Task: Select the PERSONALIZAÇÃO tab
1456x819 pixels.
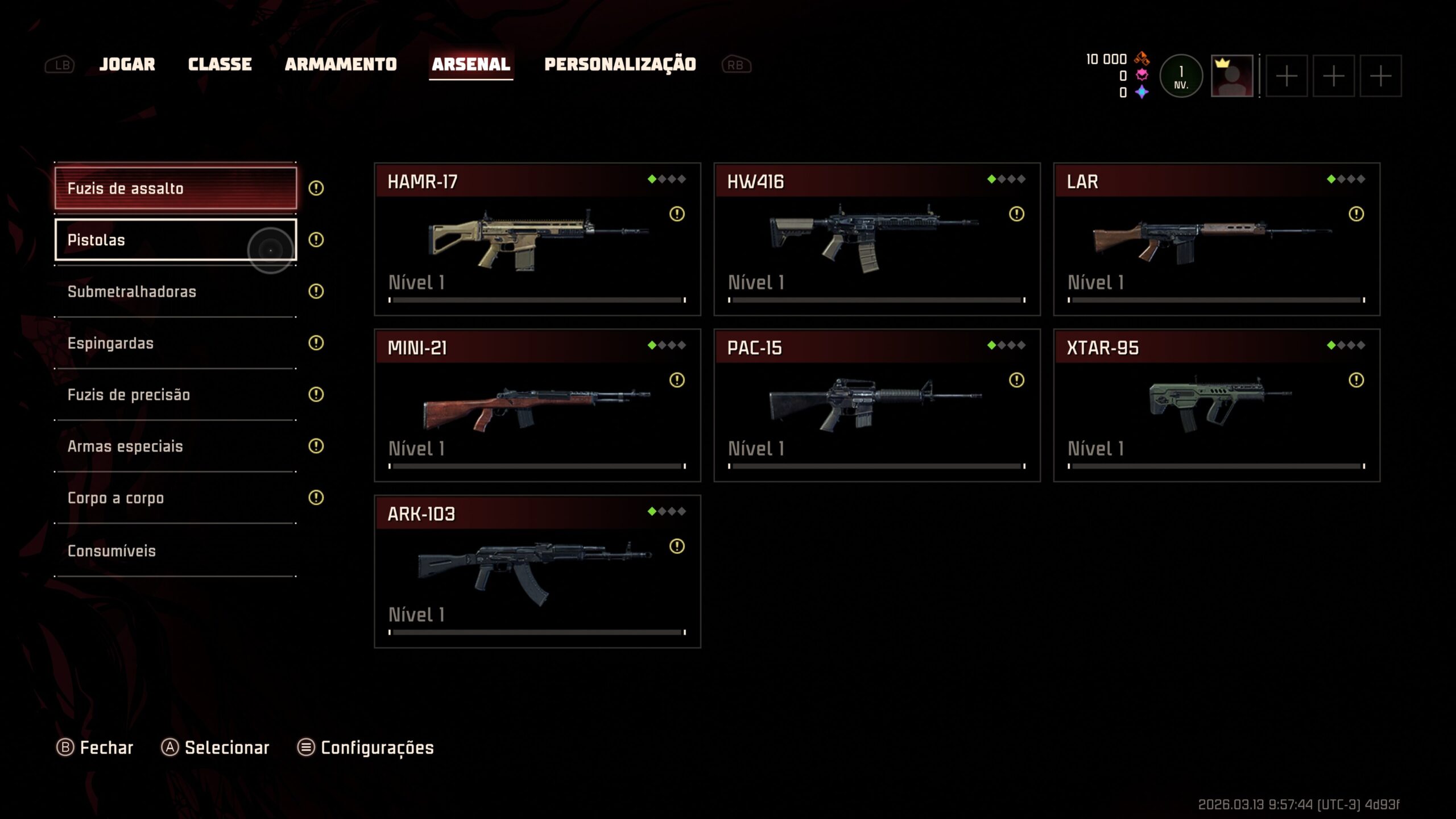Action: click(x=620, y=64)
